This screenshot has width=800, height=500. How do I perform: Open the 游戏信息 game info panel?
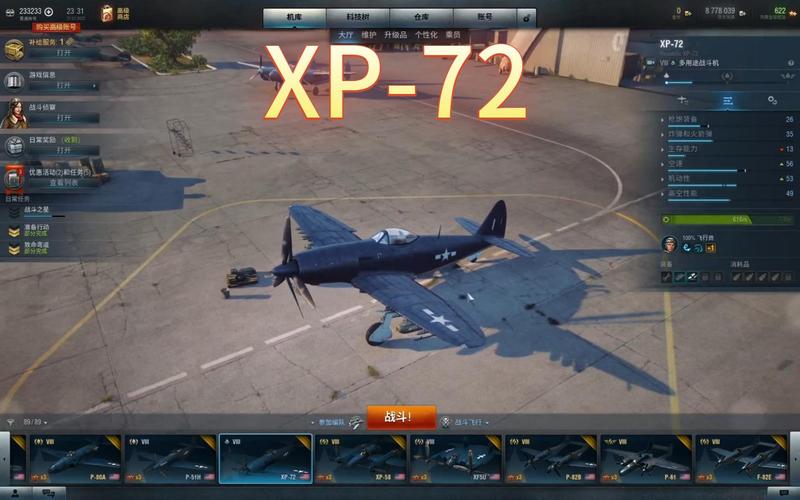pyautogui.click(x=63, y=86)
